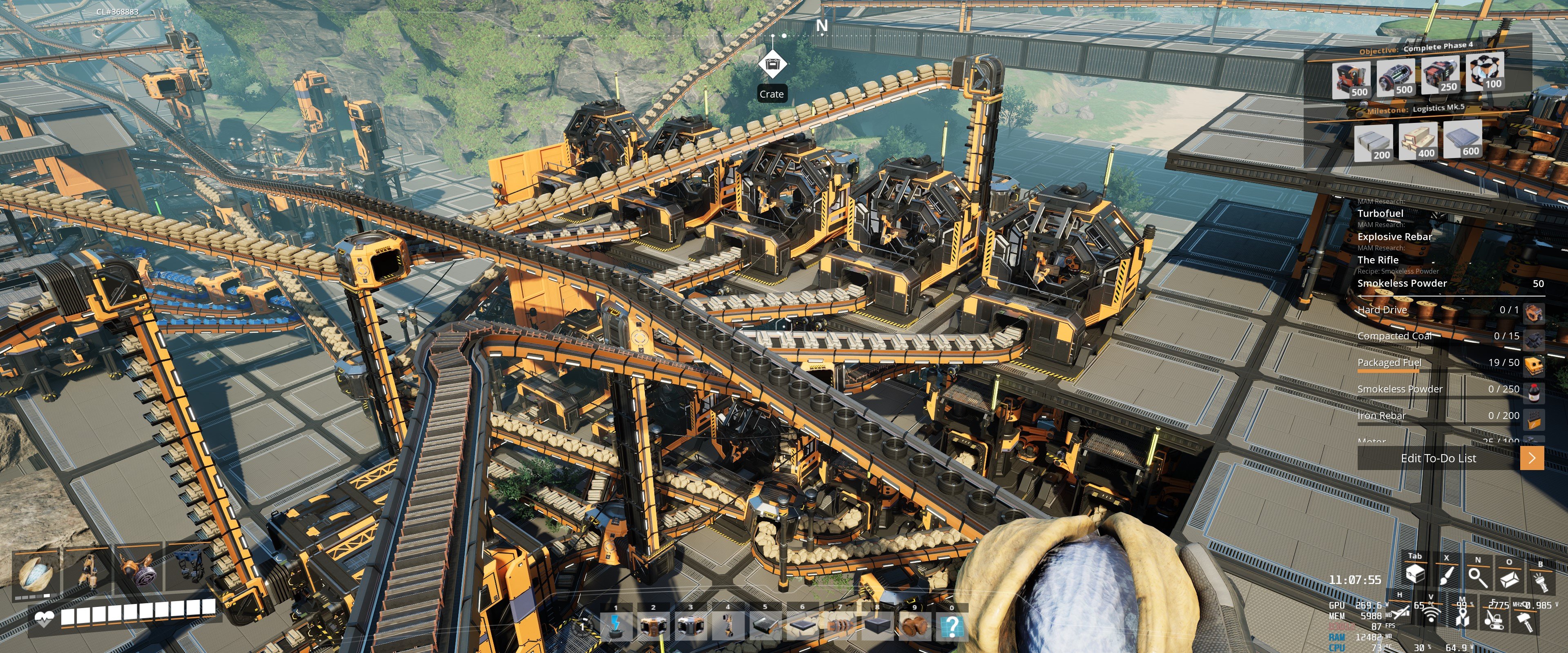Open the magnifying glass quick search
Viewport: 1568px width, 653px height.
[x=1477, y=576]
